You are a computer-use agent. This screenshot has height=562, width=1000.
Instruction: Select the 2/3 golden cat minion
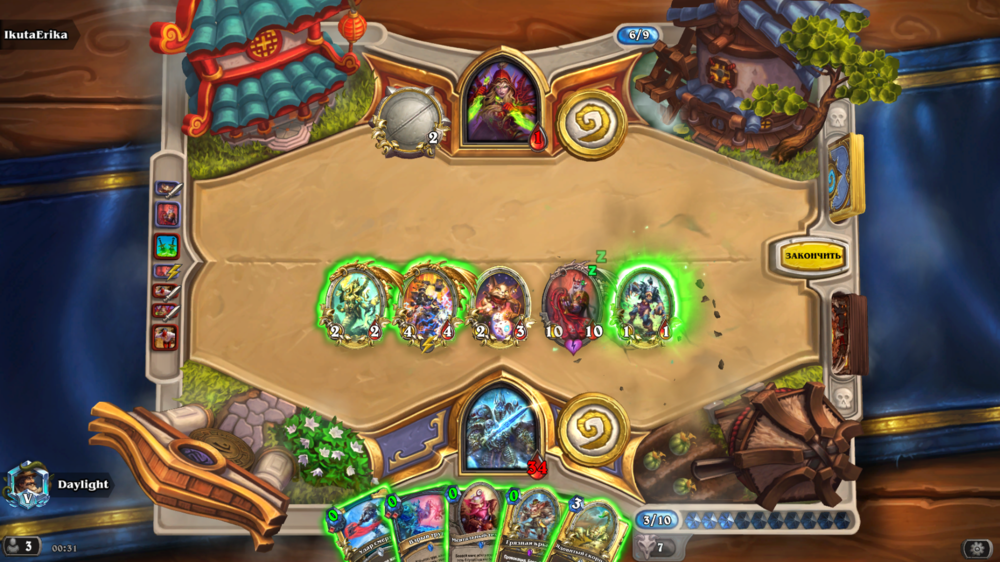point(500,304)
